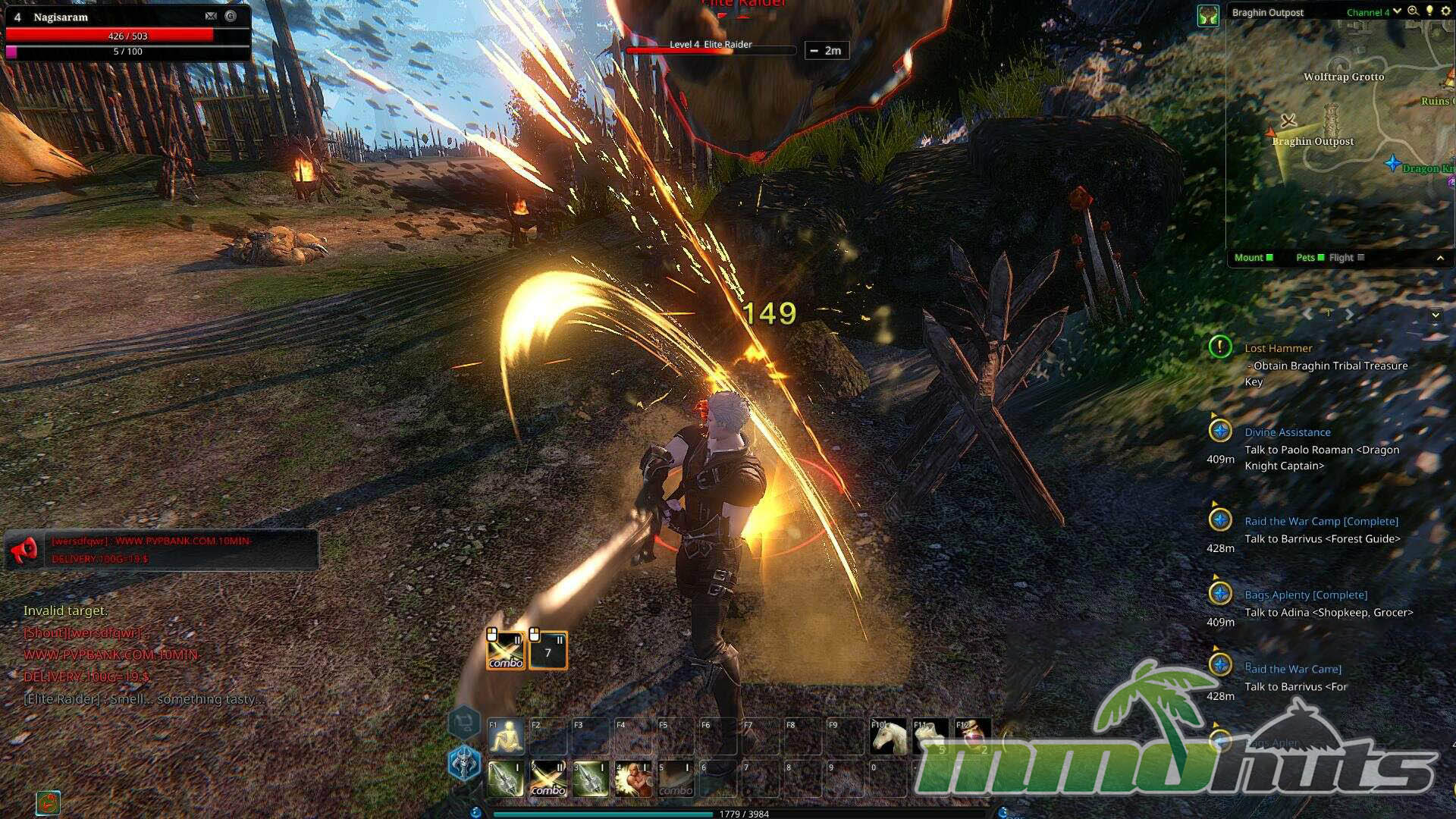Image resolution: width=1456 pixels, height=819 pixels.
Task: Summon the white horse mount in F10
Action: (889, 736)
